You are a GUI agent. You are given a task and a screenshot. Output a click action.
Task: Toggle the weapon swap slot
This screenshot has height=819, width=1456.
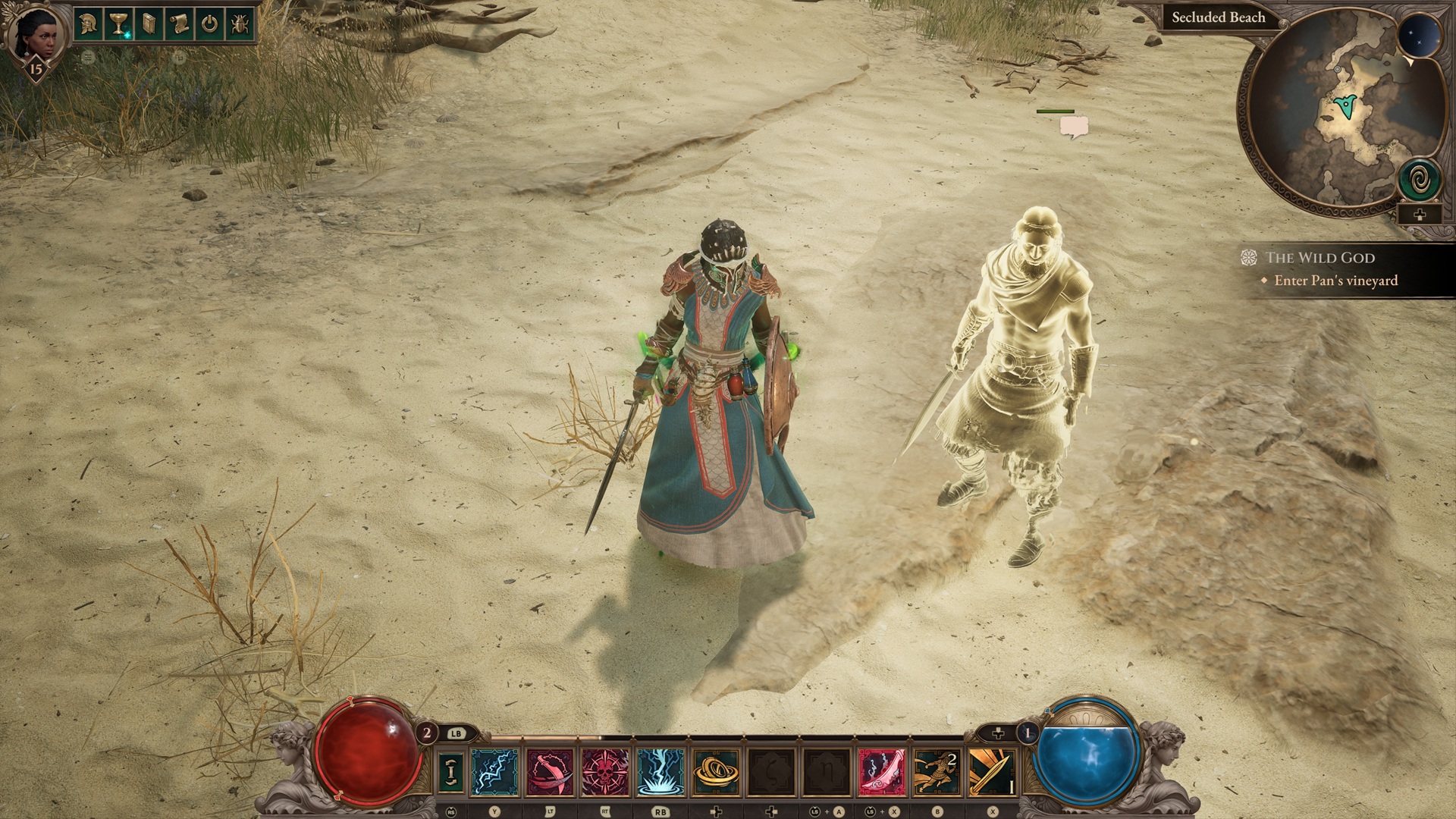(x=452, y=771)
